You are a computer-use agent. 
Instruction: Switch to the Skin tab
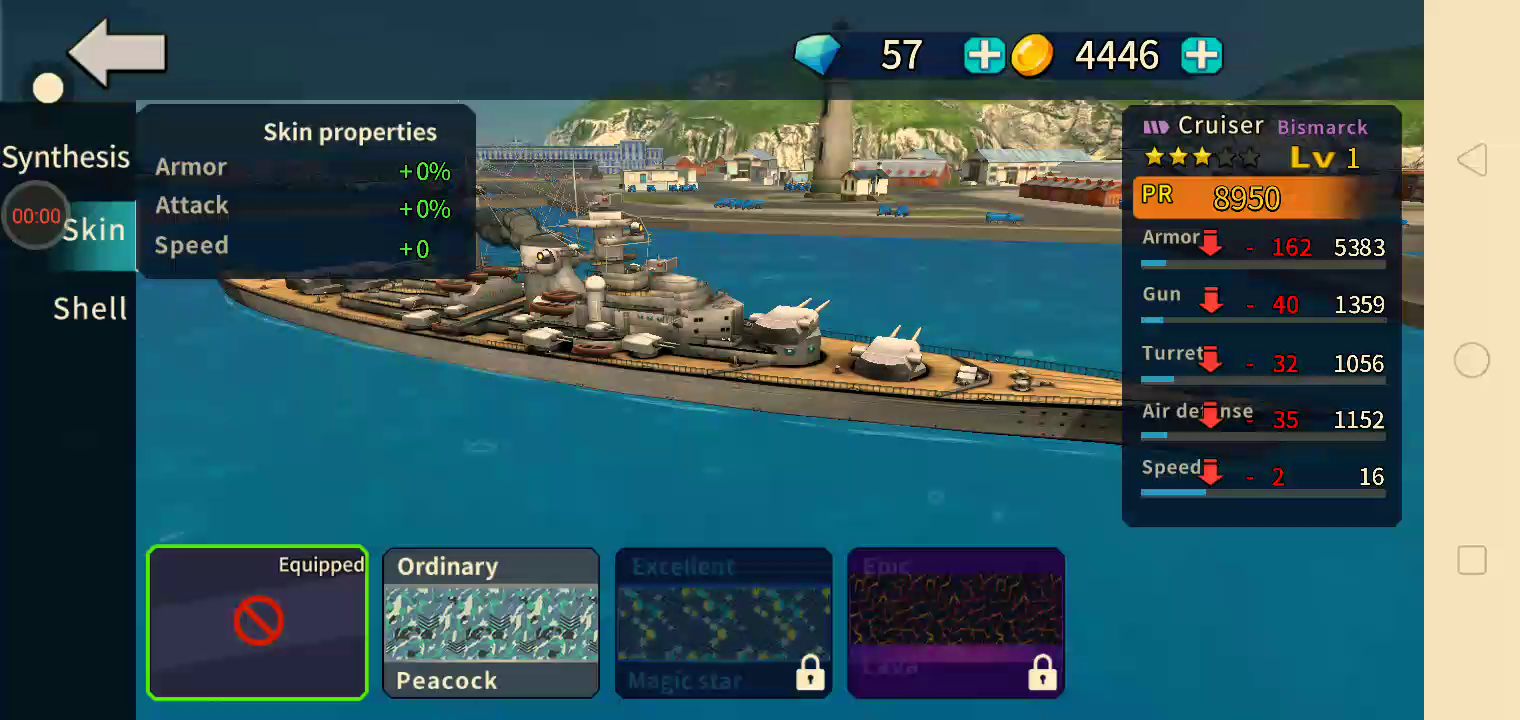click(94, 230)
